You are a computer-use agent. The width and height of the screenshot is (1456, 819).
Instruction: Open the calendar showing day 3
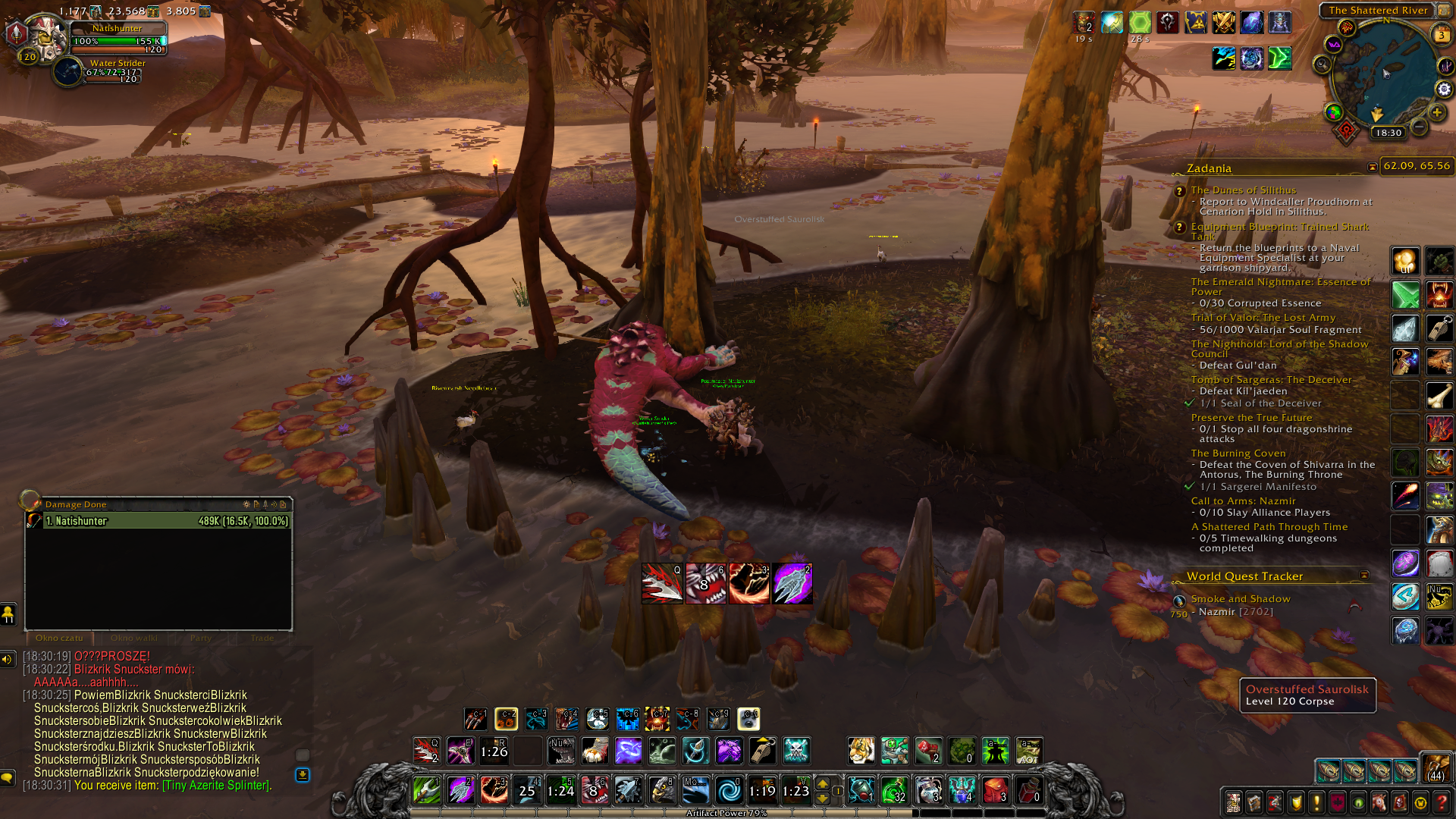[x=1441, y=35]
